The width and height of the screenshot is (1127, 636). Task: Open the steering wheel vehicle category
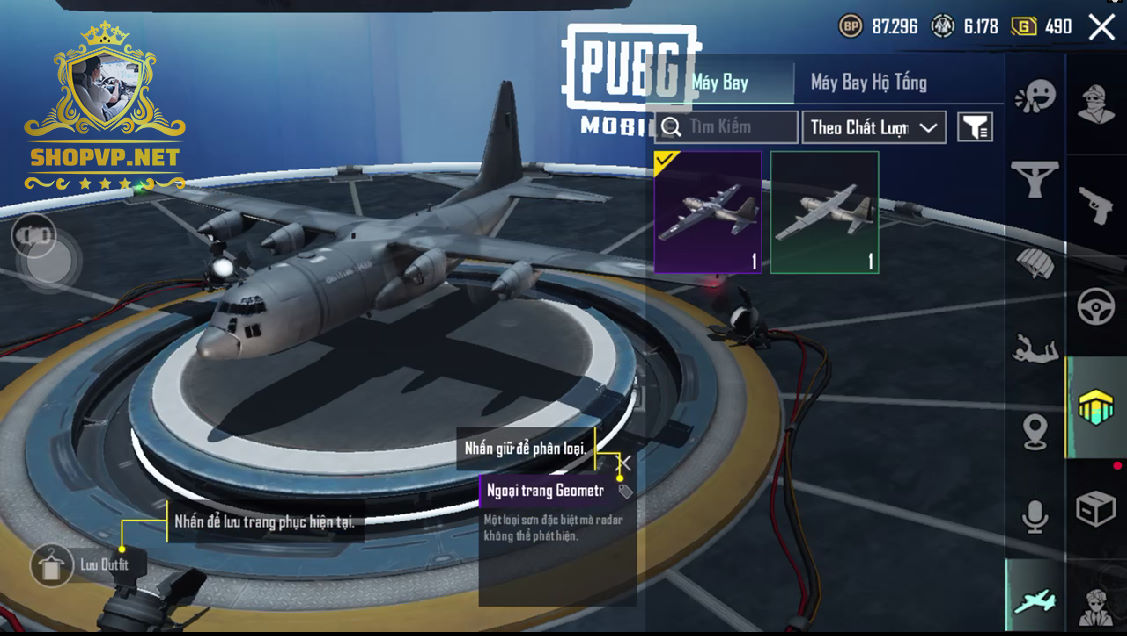click(x=1096, y=307)
